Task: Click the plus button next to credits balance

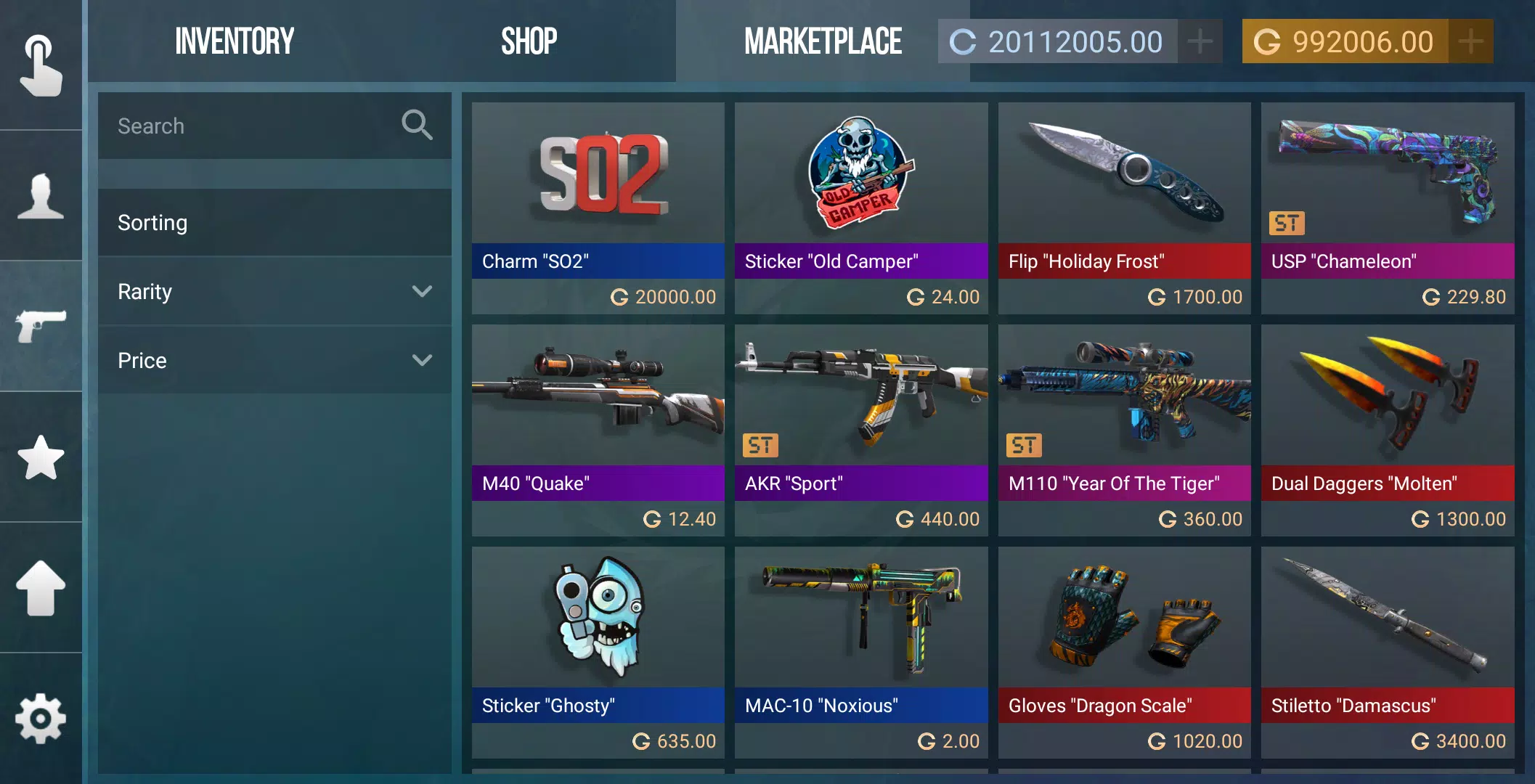Action: [x=1200, y=41]
